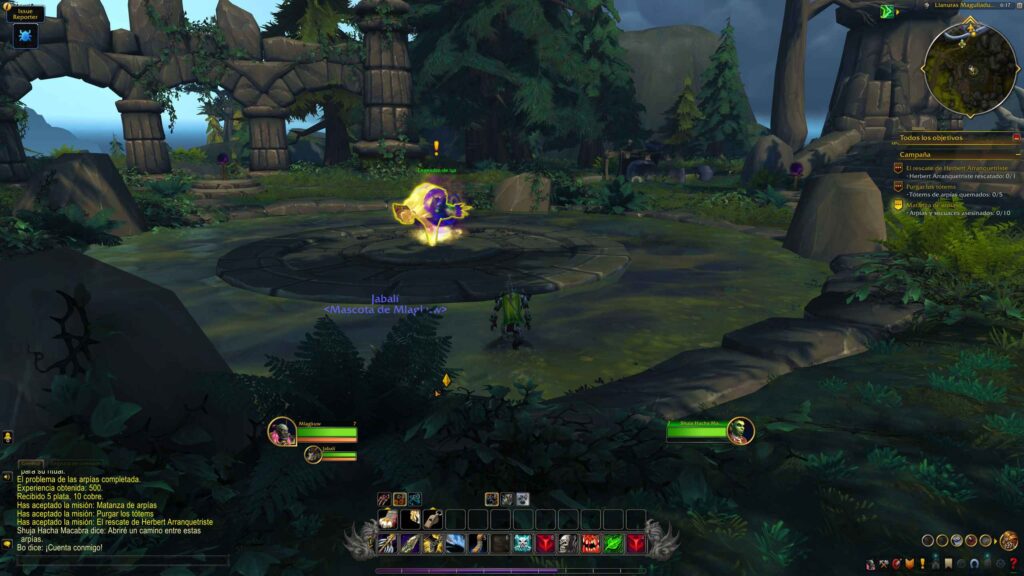
Task: Click the circular minimap
Action: (x=969, y=68)
